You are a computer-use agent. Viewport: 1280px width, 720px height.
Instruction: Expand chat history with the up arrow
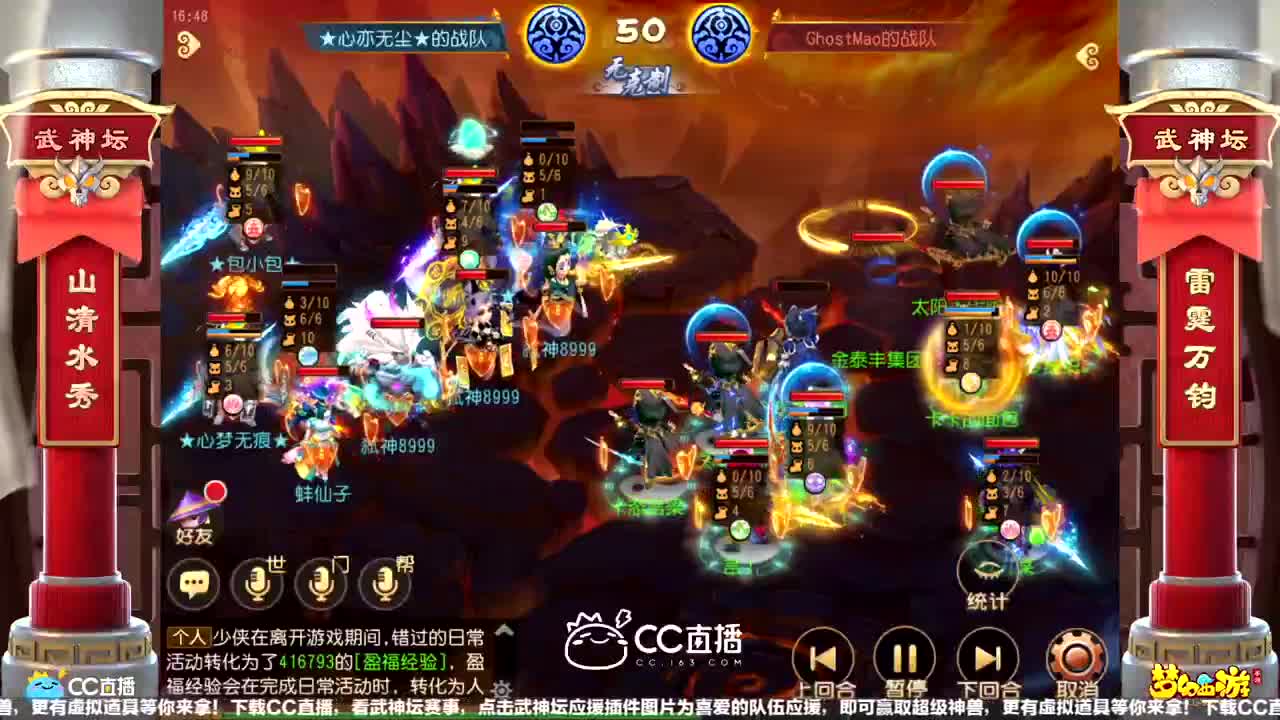point(503,630)
